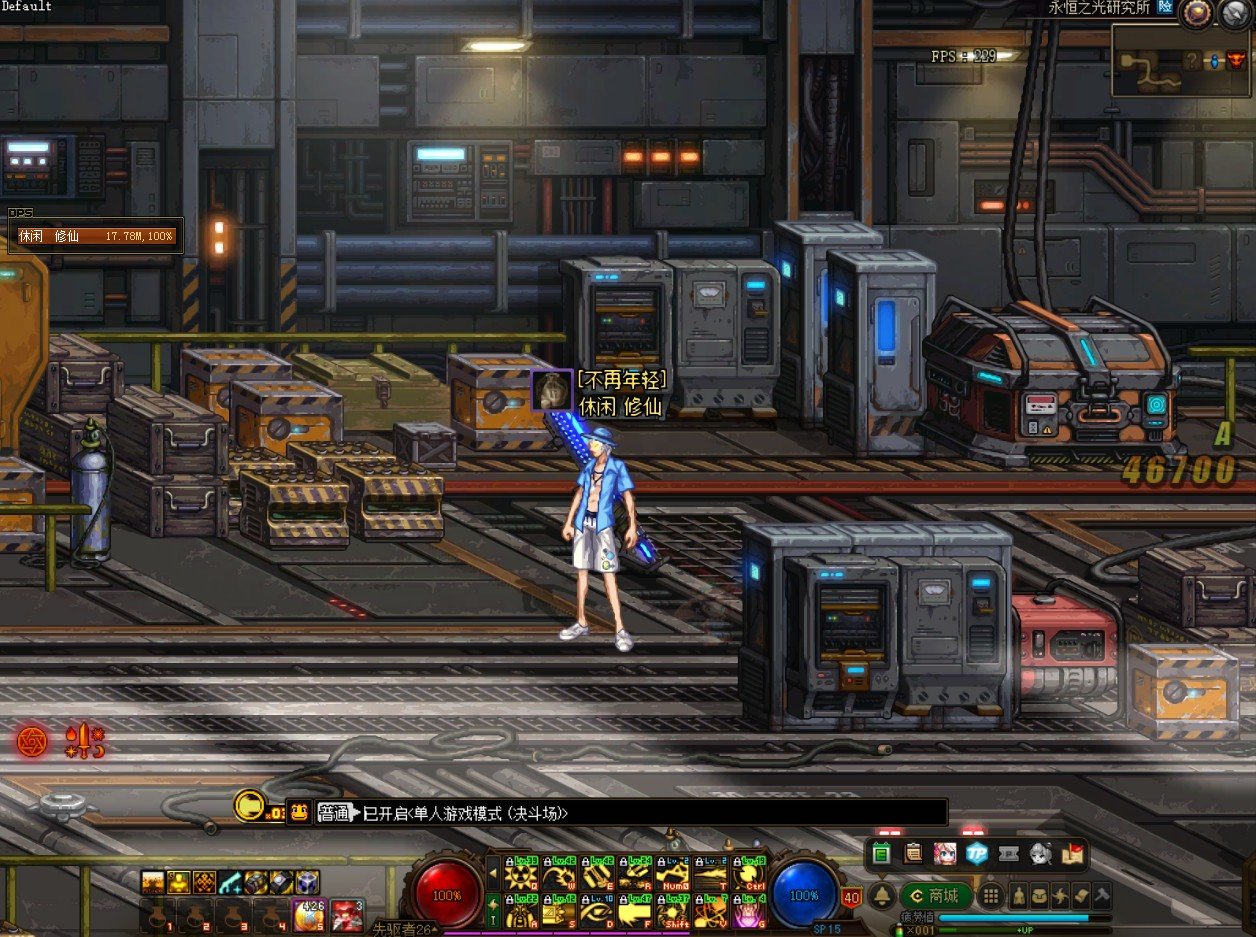1256x937 pixels.
Task: Click the golden bell notification icon
Action: pyautogui.click(x=882, y=895)
